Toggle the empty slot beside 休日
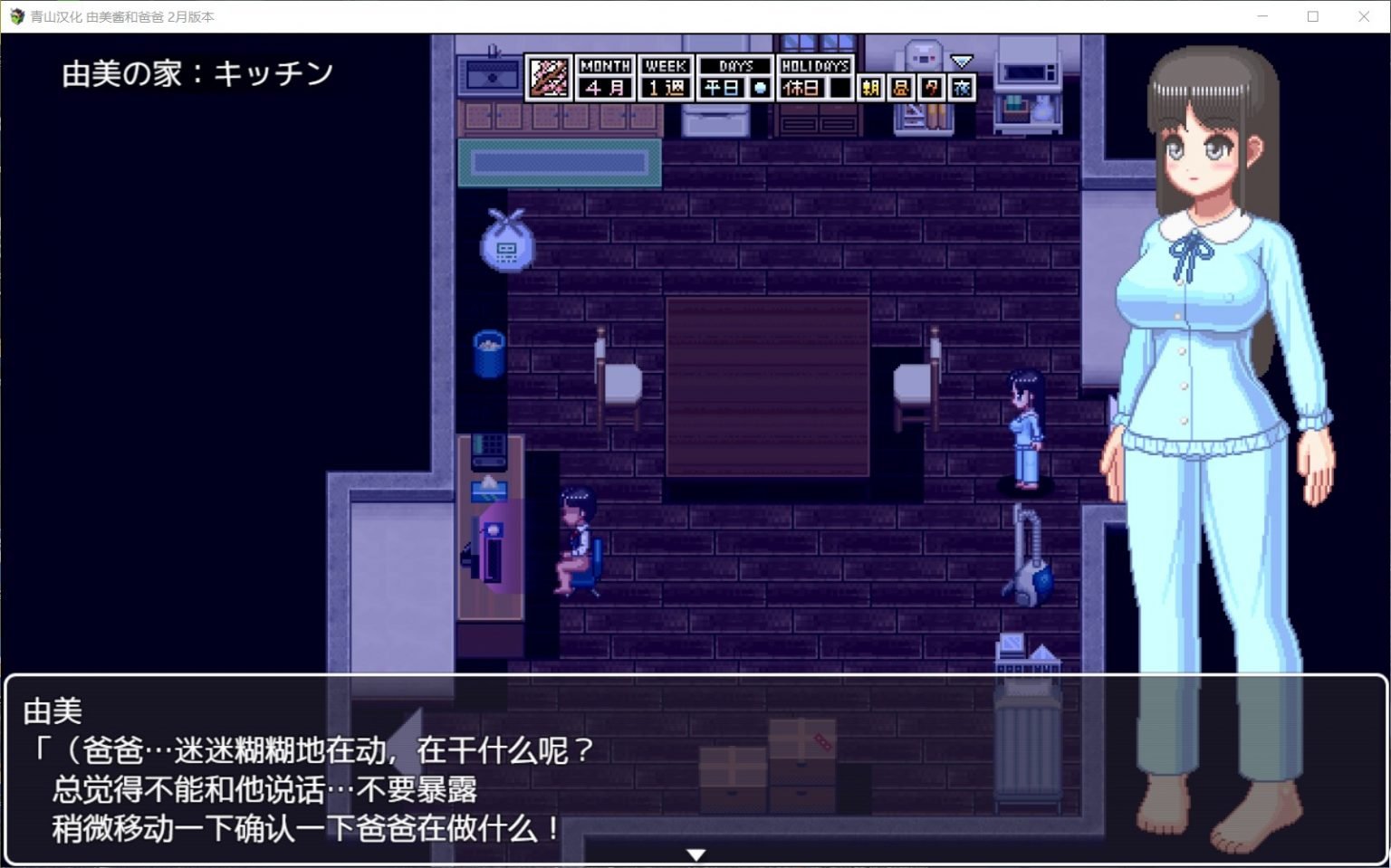 click(842, 87)
